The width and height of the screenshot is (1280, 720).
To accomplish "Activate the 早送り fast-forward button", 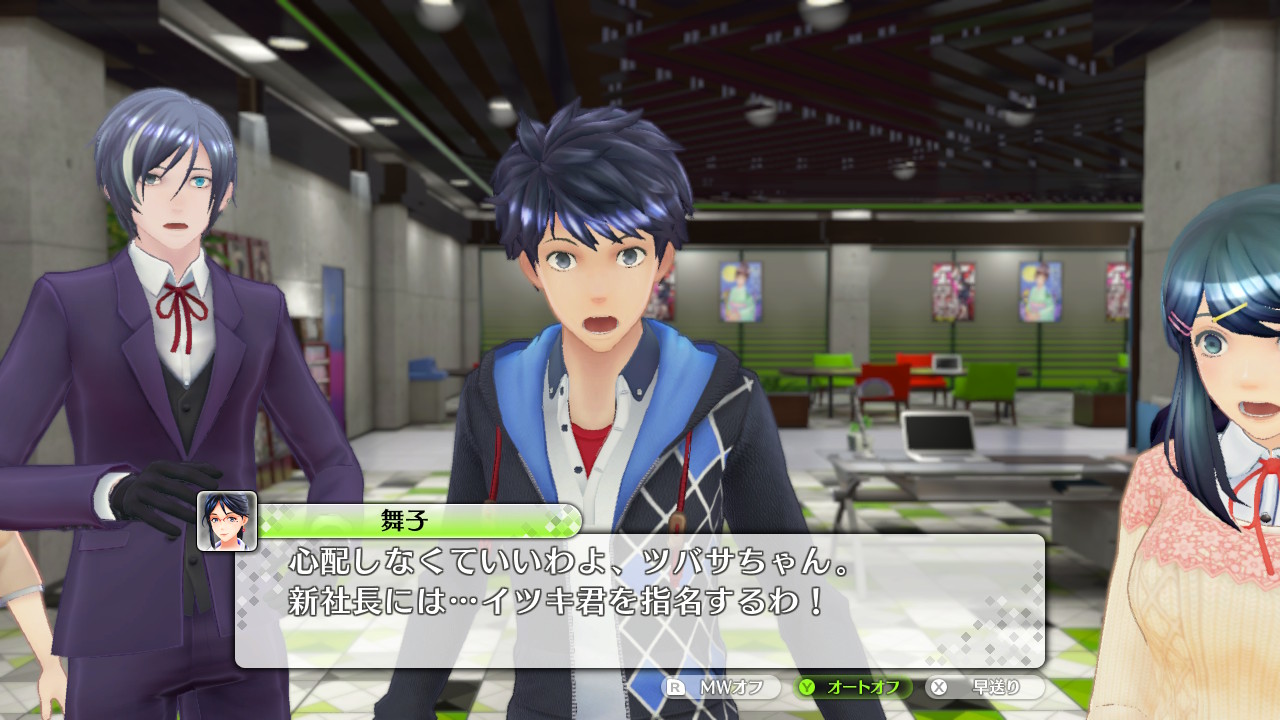I will [984, 687].
